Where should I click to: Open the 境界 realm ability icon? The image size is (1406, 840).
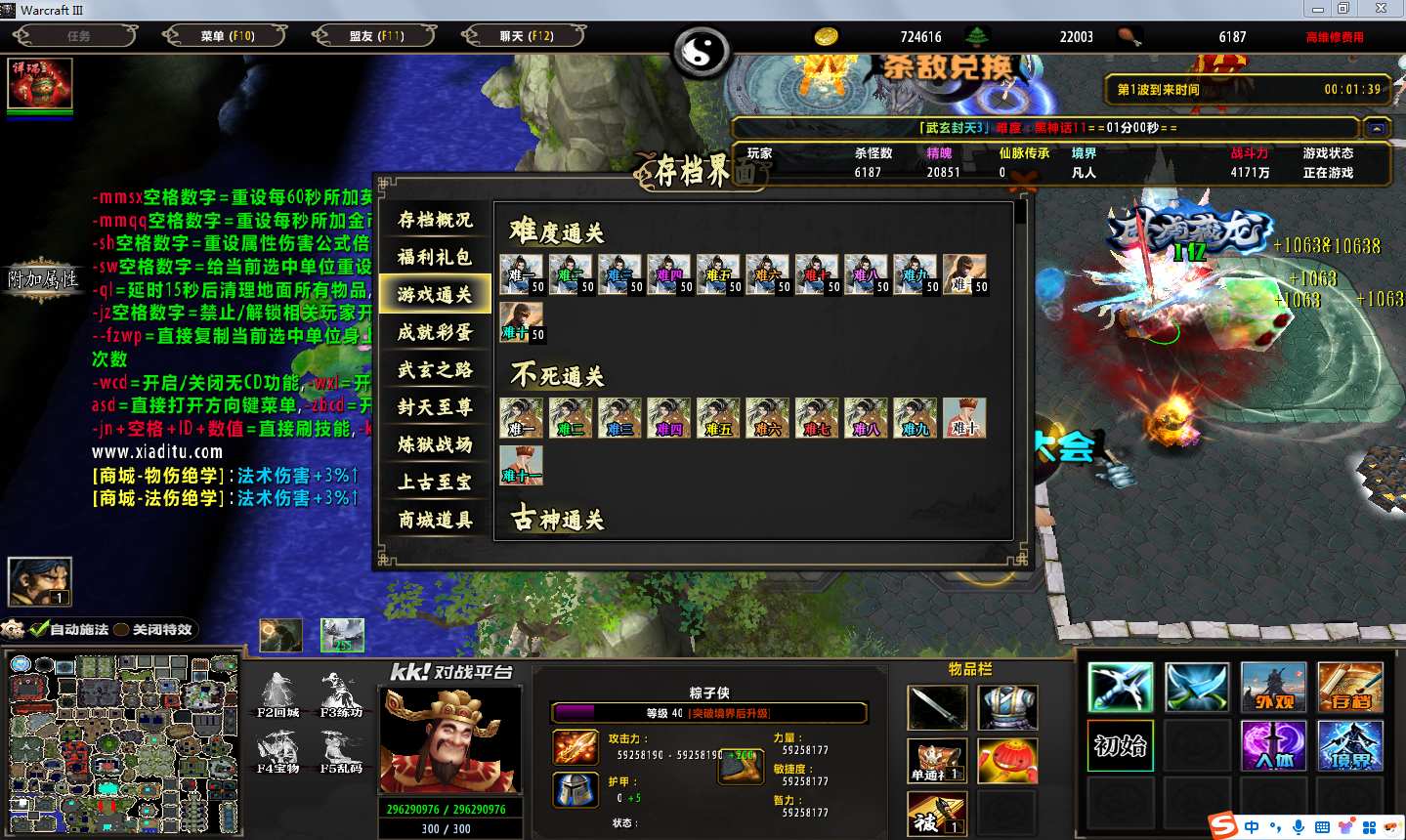tap(1349, 746)
